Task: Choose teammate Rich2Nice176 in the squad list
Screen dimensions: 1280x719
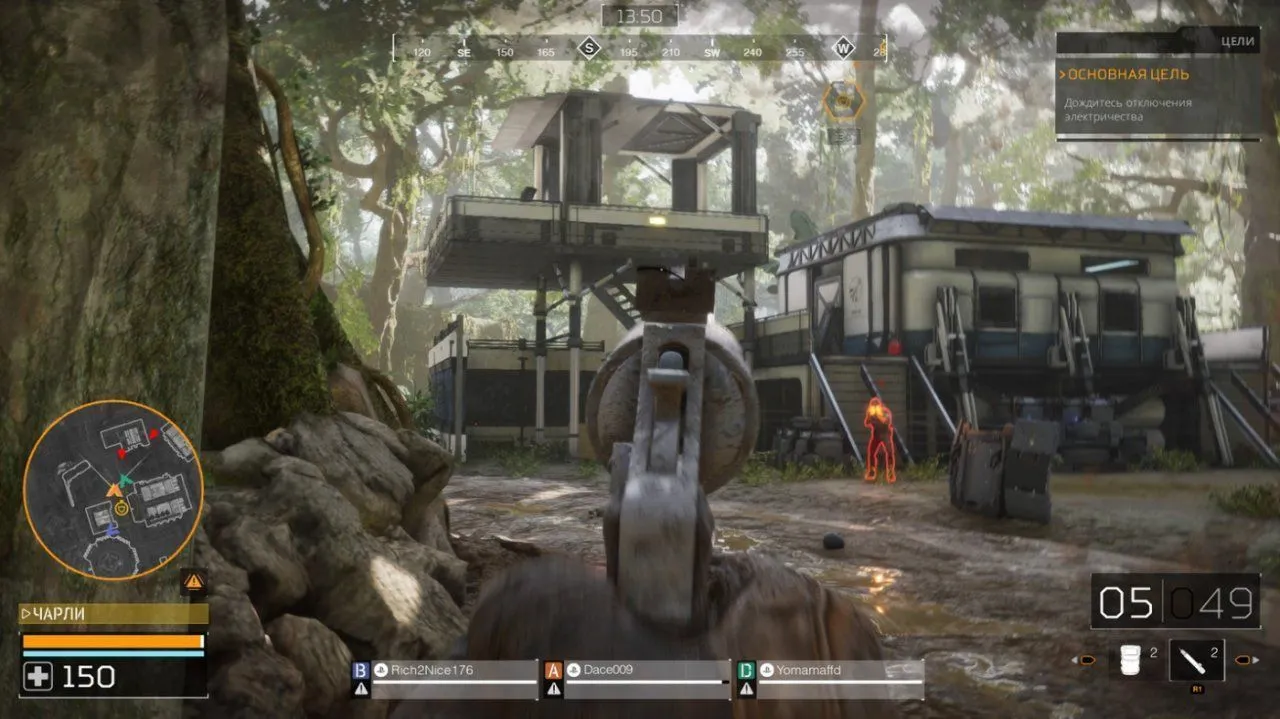Action: pyautogui.click(x=443, y=670)
